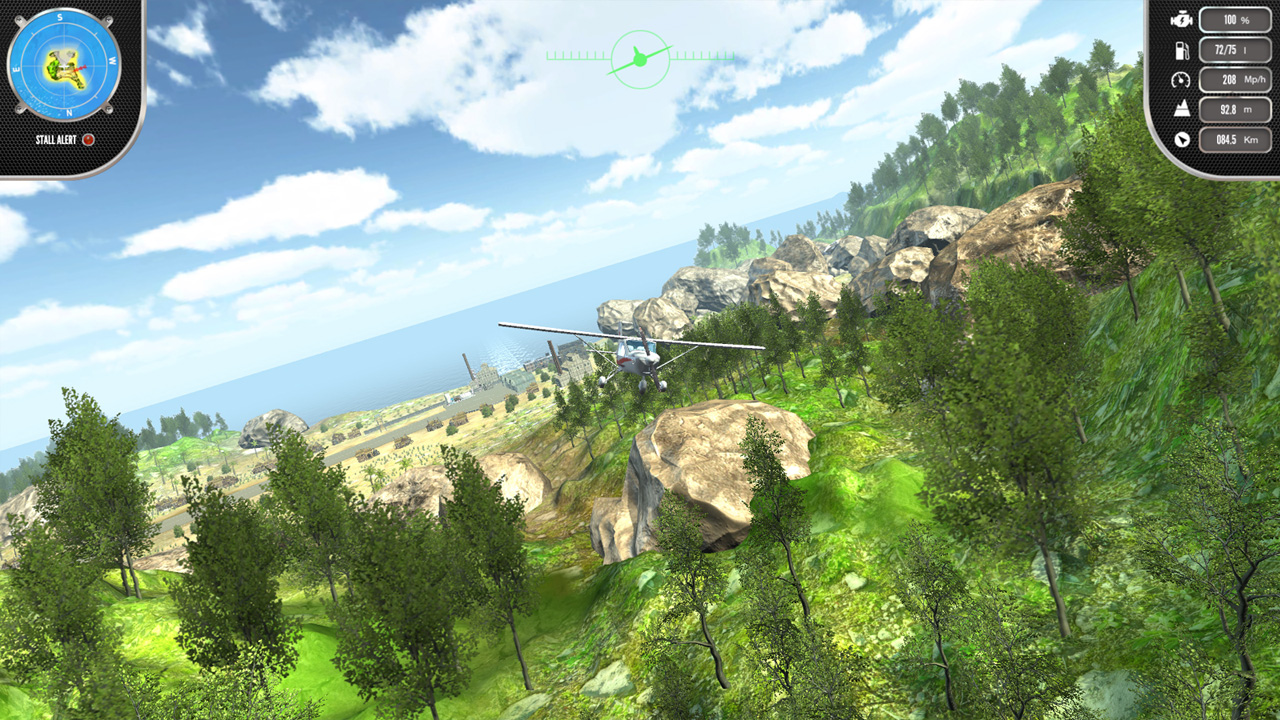Expand the distance readout showing 084.5 Km
This screenshot has height=720, width=1280.
click(1236, 140)
